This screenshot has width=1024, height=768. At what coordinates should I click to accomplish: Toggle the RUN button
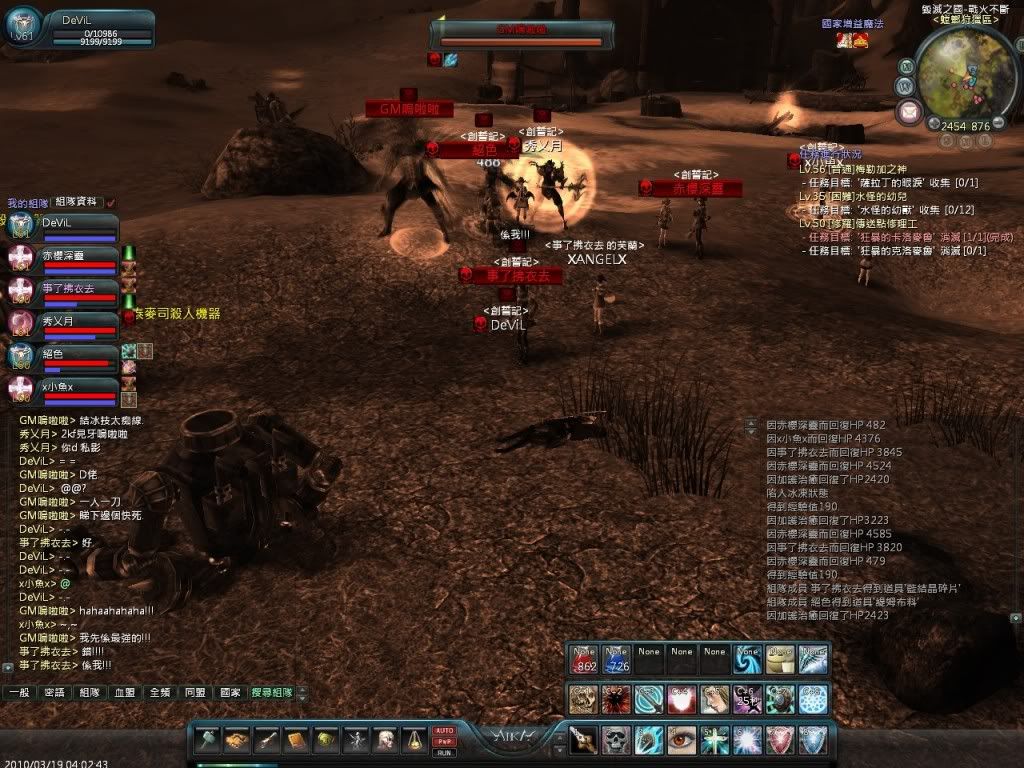point(445,752)
